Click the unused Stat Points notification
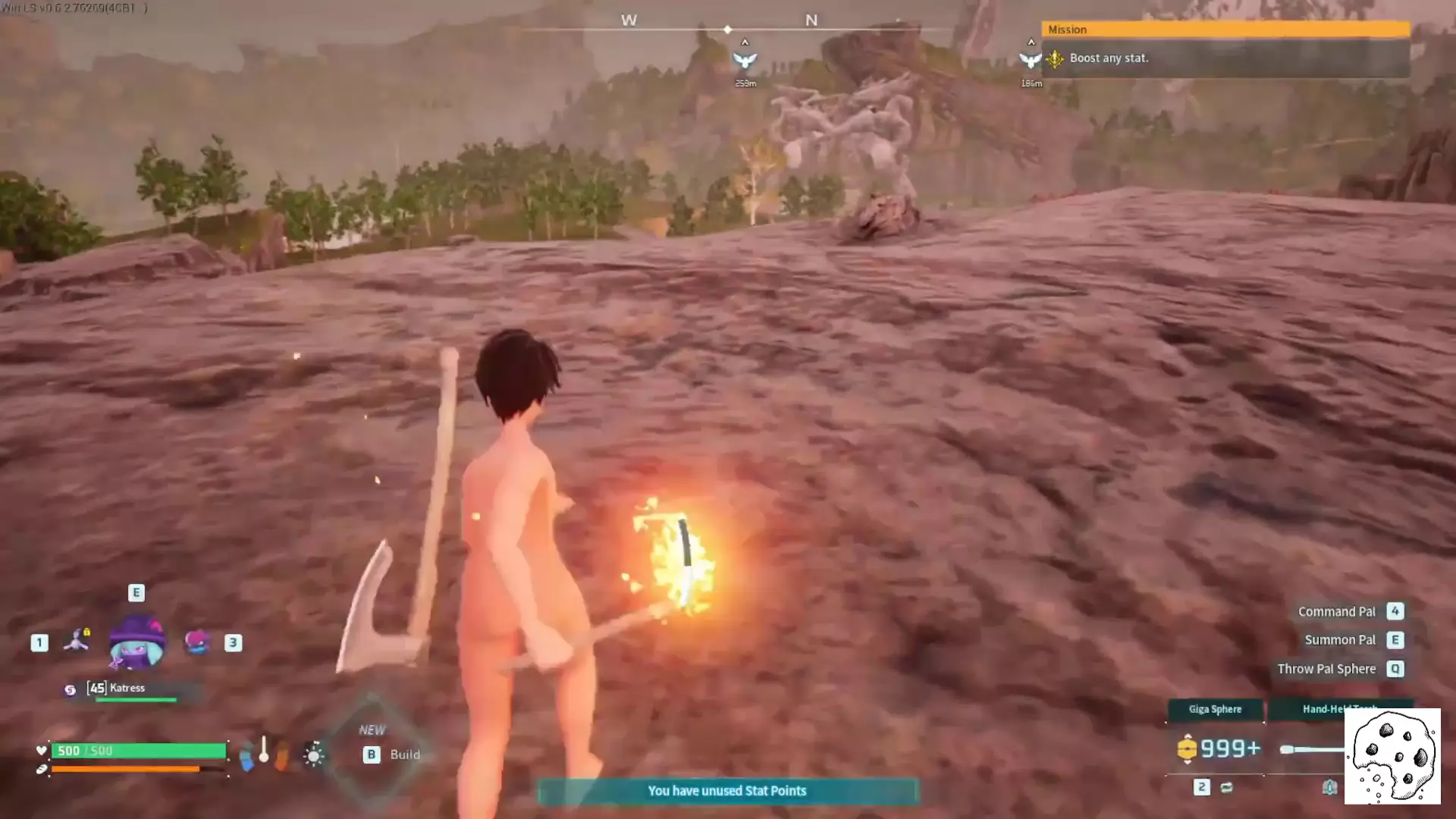The width and height of the screenshot is (1456, 819). 727,791
